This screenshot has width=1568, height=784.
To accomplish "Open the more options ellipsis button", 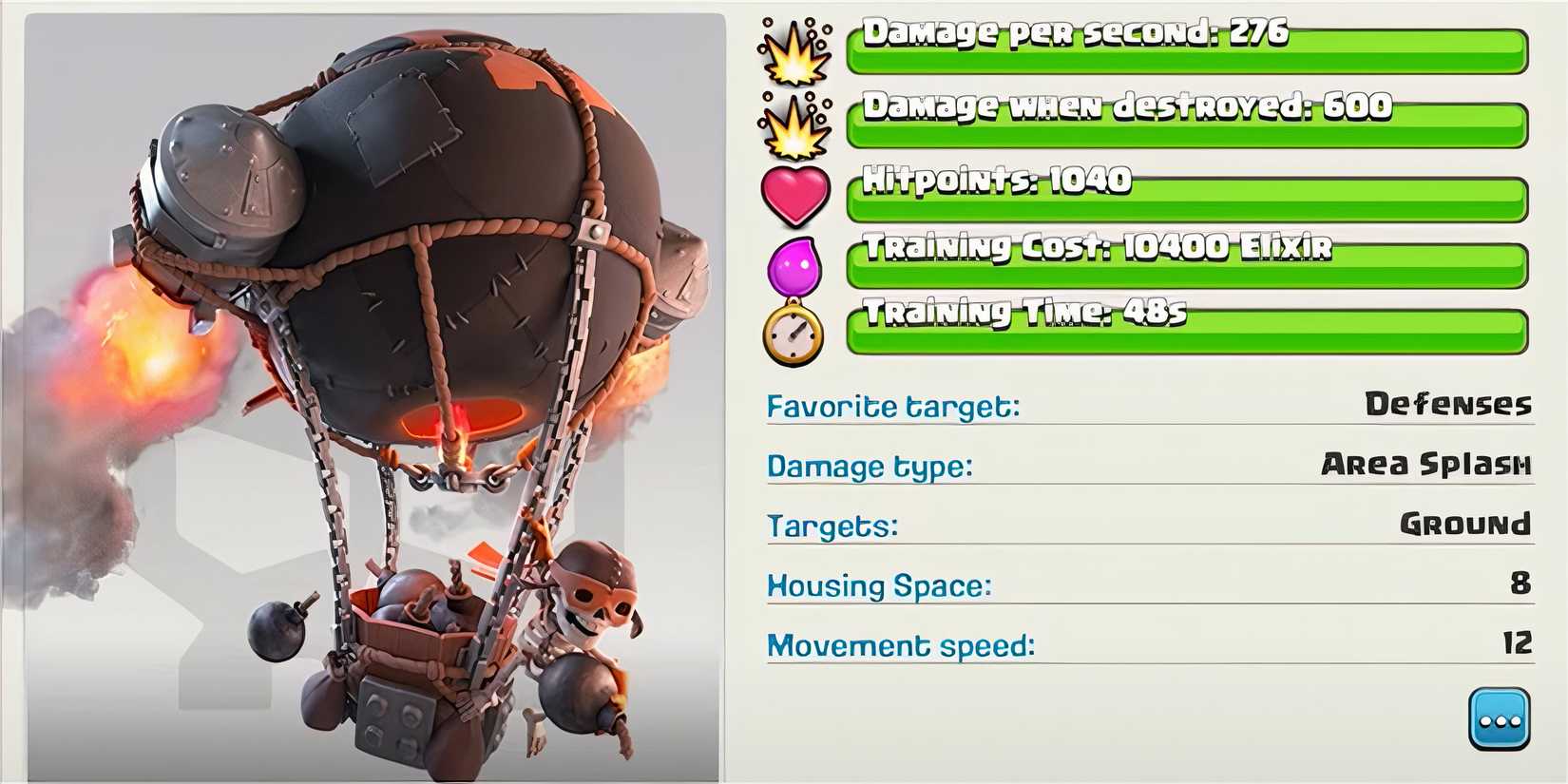I will (x=1499, y=718).
